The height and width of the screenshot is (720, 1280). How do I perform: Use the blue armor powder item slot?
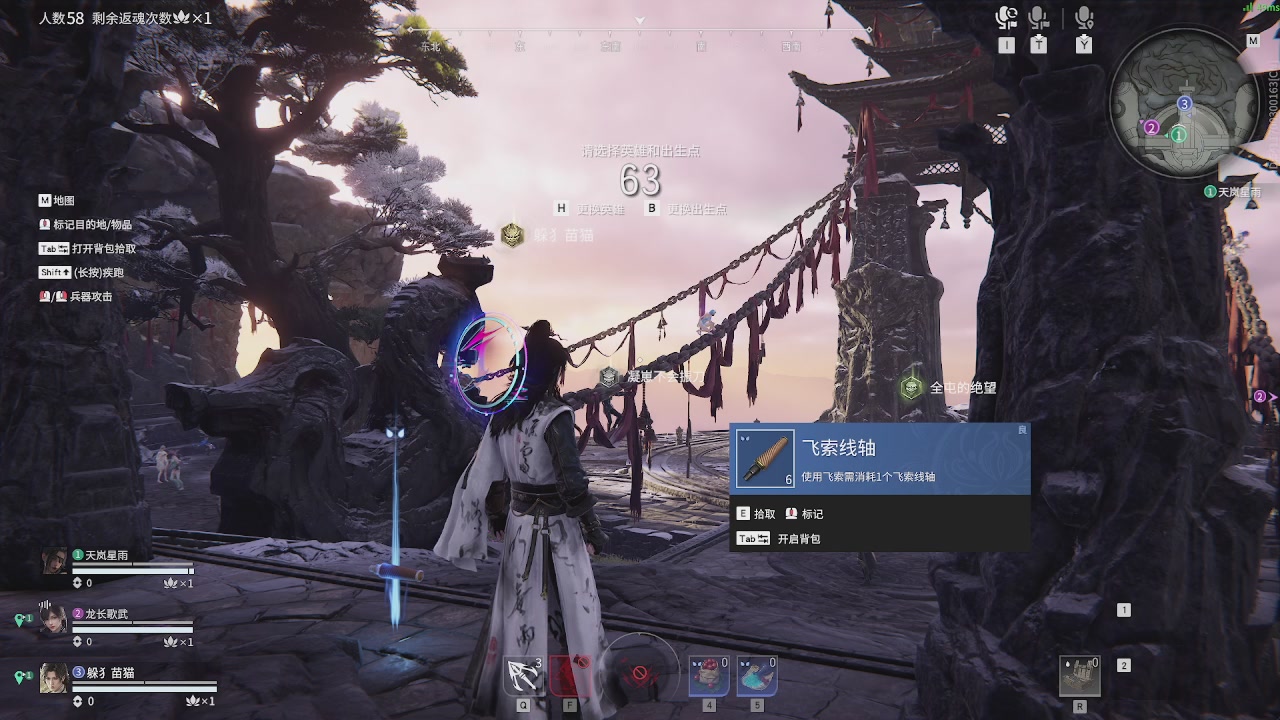coord(757,676)
